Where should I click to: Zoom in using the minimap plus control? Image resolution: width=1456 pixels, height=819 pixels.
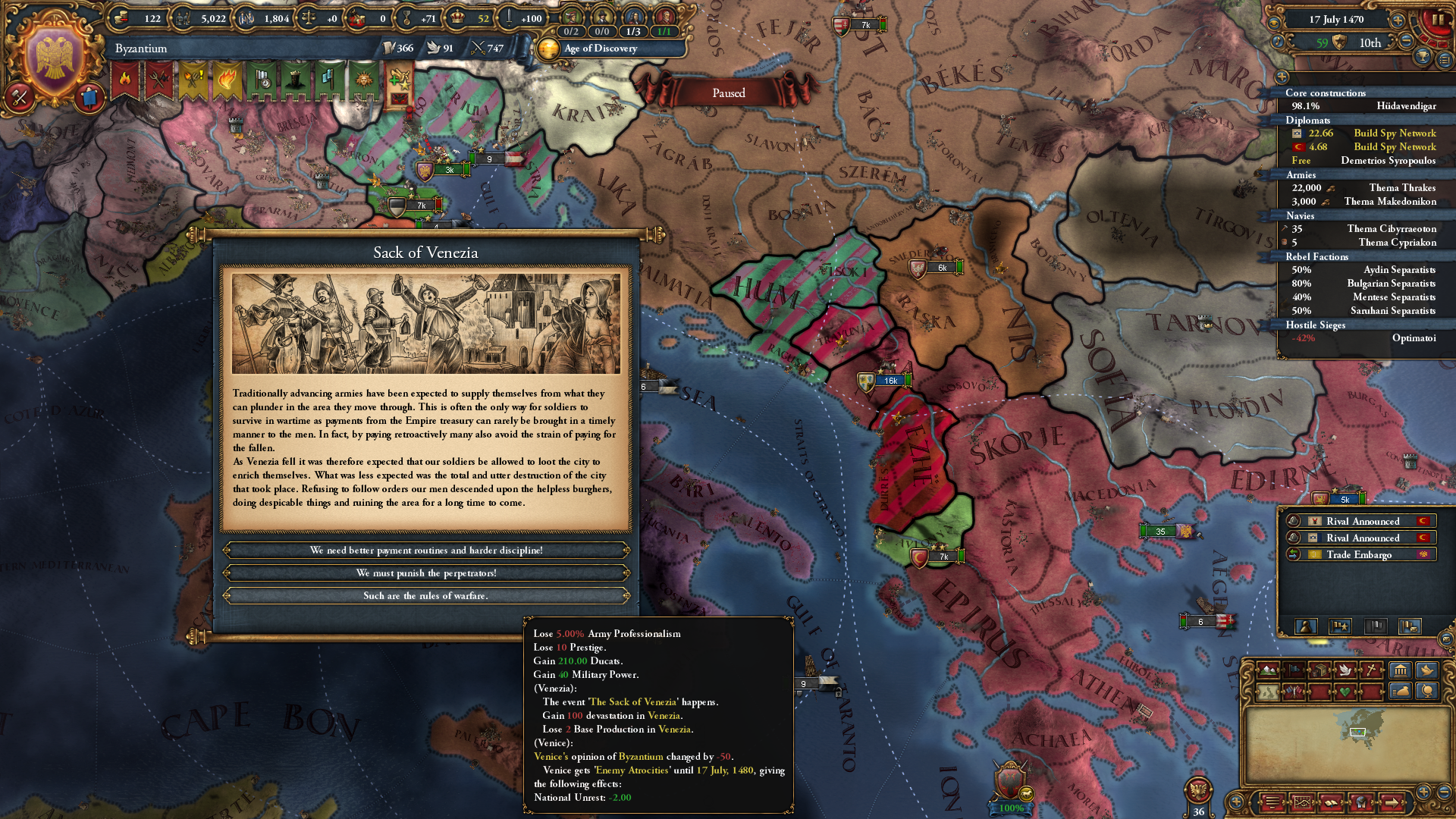tap(1423, 792)
